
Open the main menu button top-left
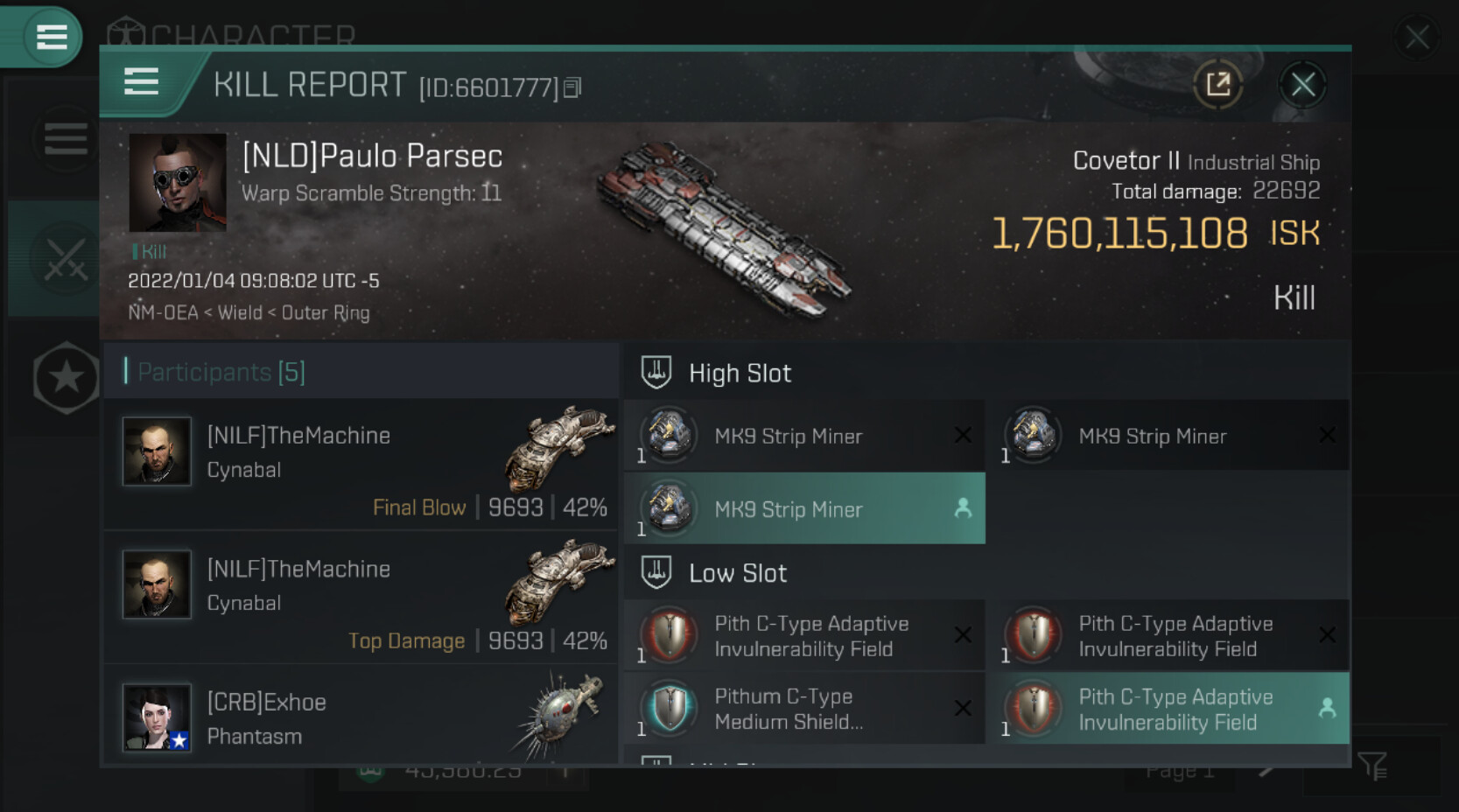50,37
